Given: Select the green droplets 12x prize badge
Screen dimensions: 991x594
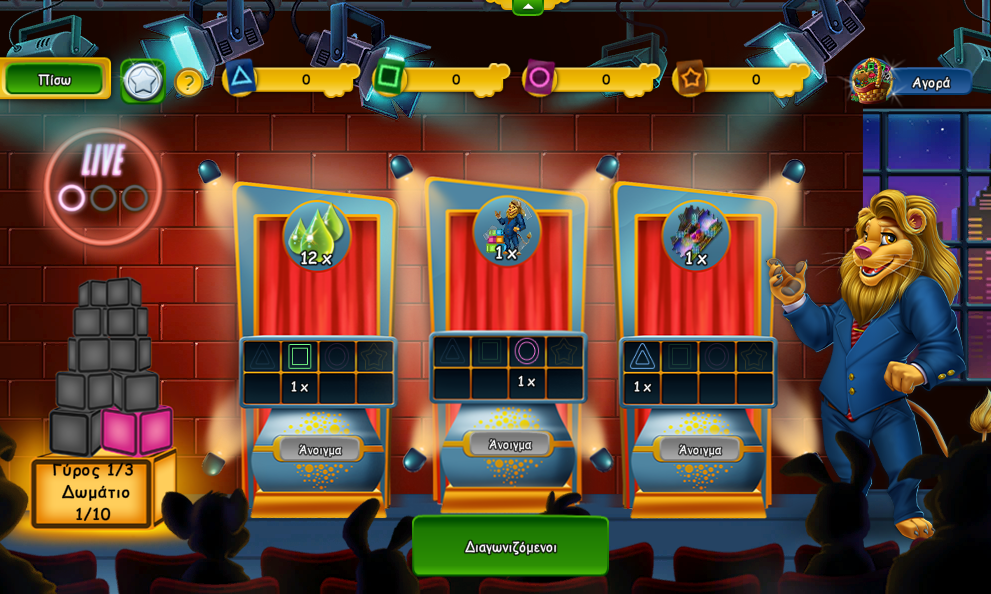Looking at the screenshot, I should point(317,236).
